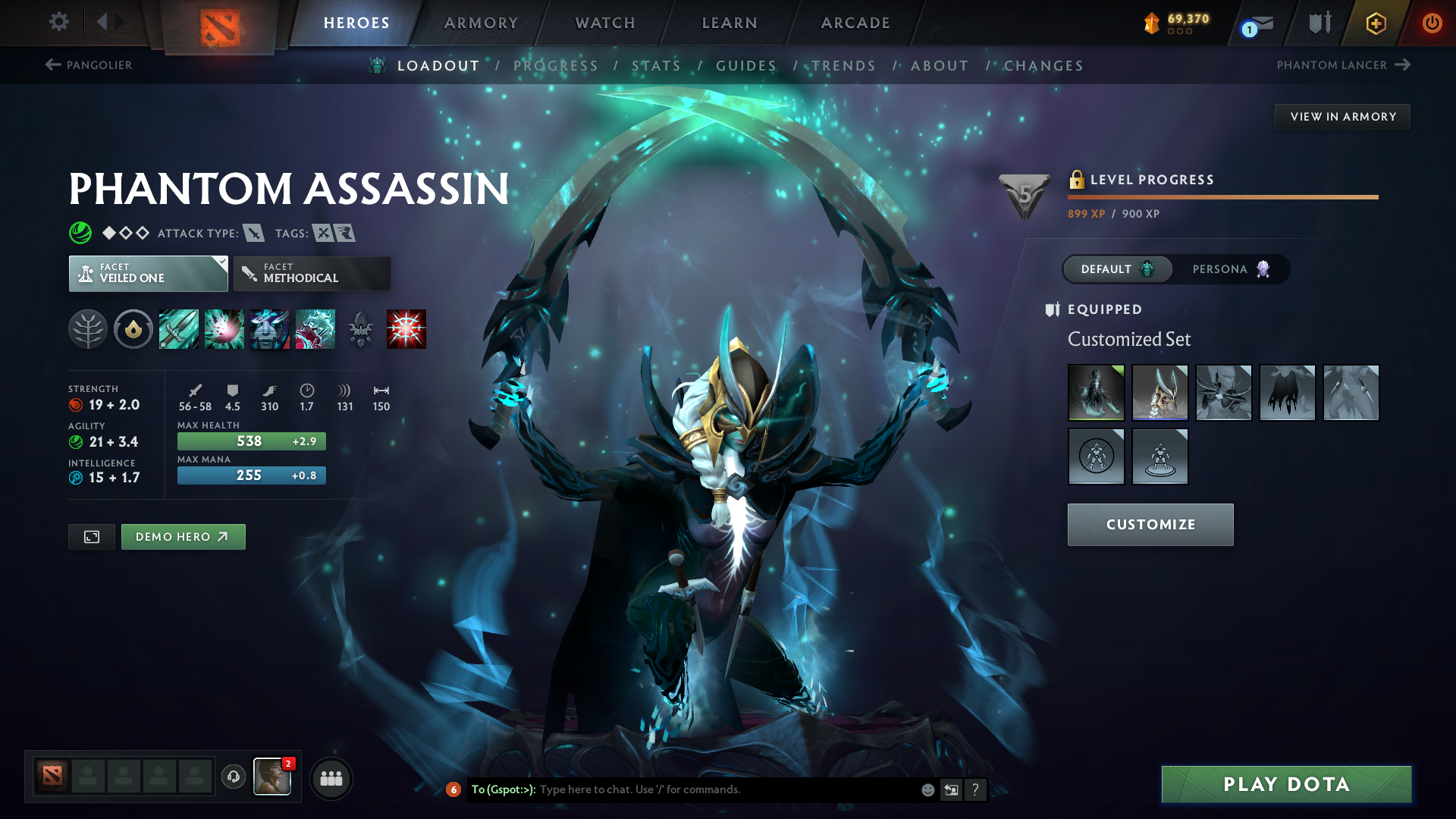Screen dimensions: 1456x819
Task: Click the emoticon icon in the chat bar
Action: pyautogui.click(x=927, y=789)
